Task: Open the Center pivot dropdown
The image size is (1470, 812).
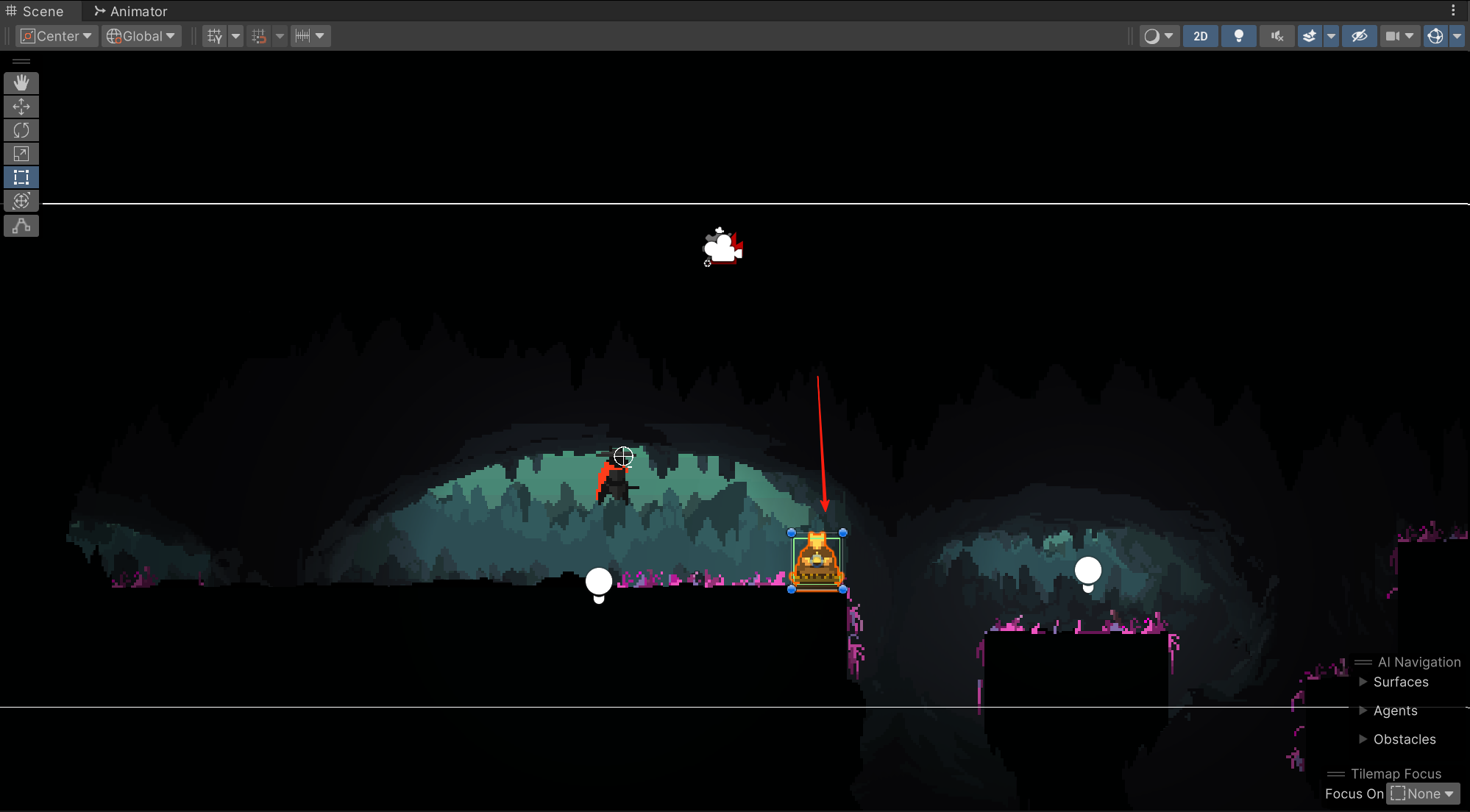Action: pyautogui.click(x=57, y=36)
